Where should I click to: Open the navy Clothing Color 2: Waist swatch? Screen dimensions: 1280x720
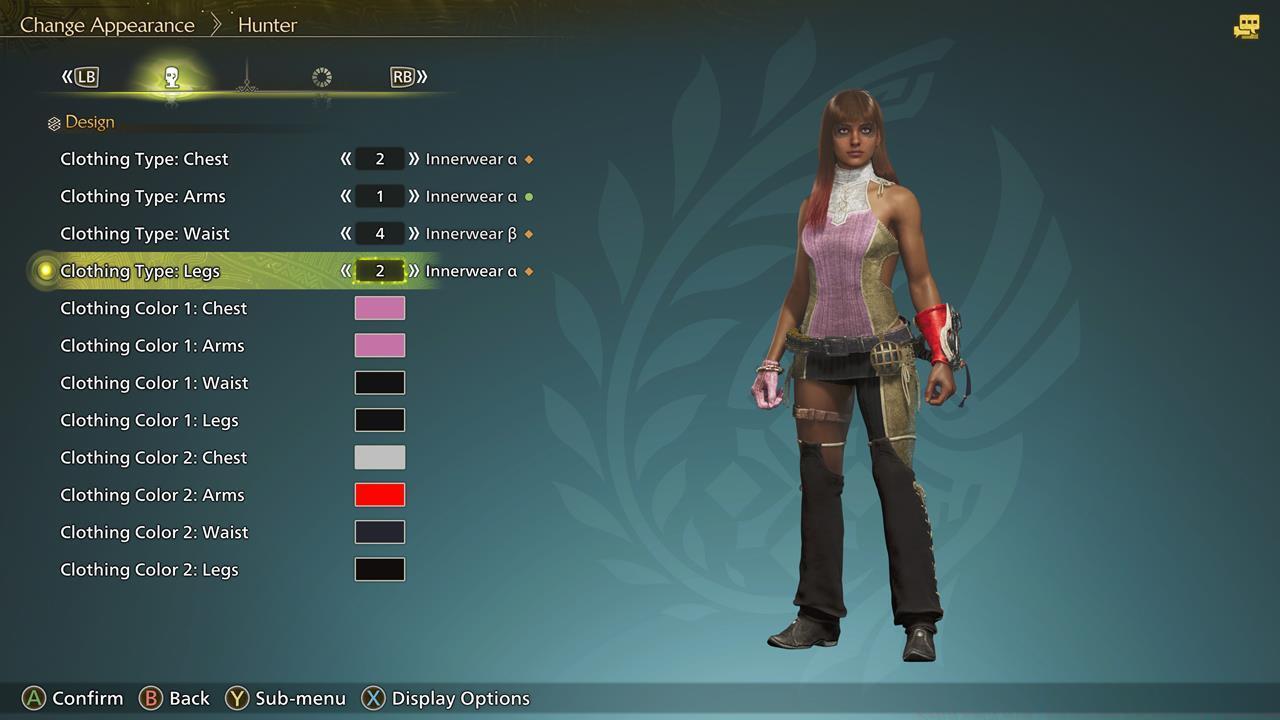380,531
